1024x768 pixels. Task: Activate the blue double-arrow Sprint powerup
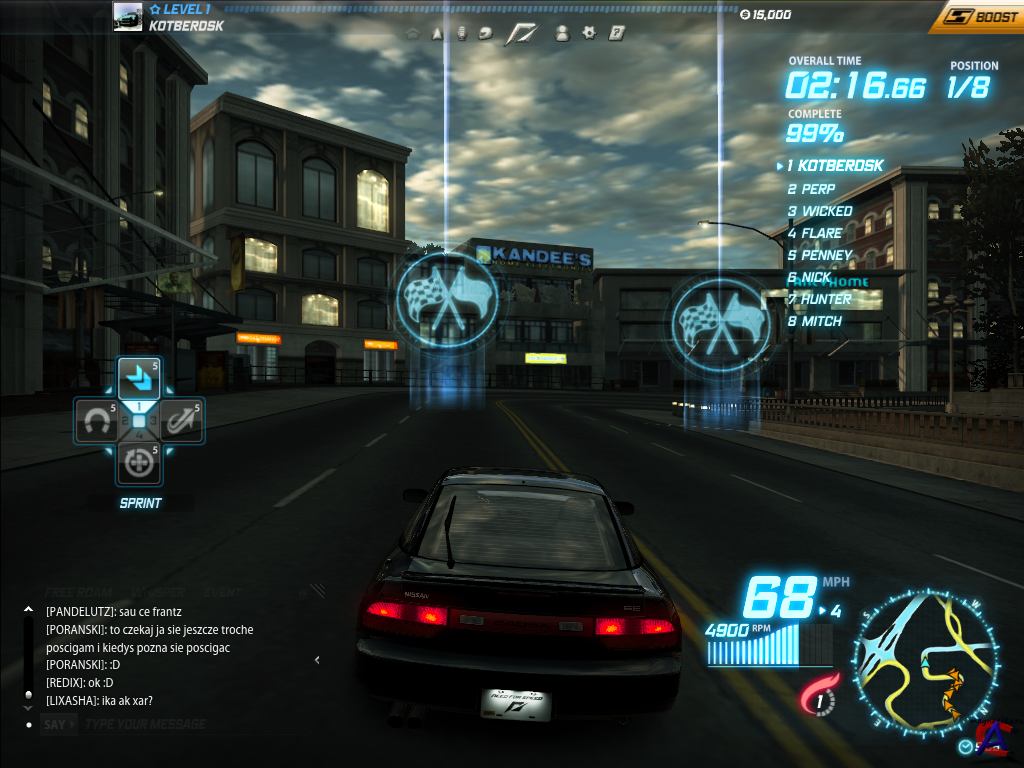pos(139,378)
